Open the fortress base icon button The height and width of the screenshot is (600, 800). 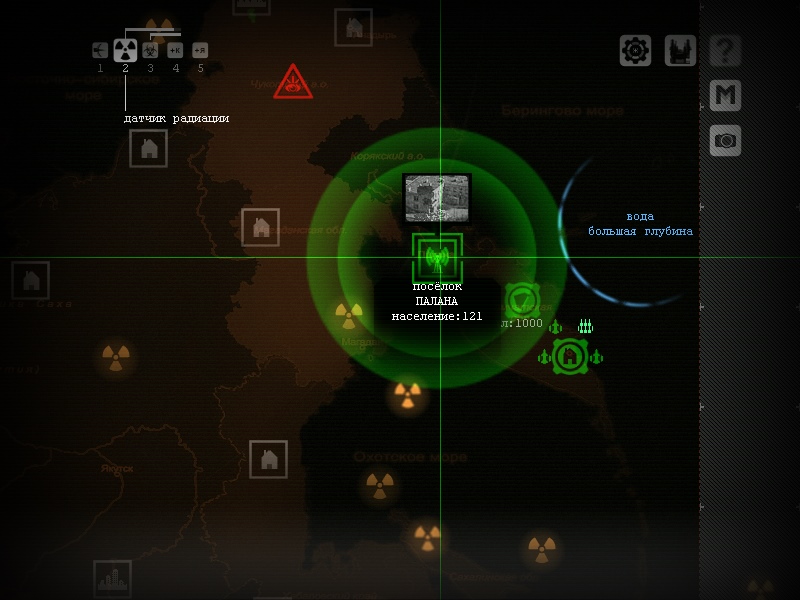(680, 50)
